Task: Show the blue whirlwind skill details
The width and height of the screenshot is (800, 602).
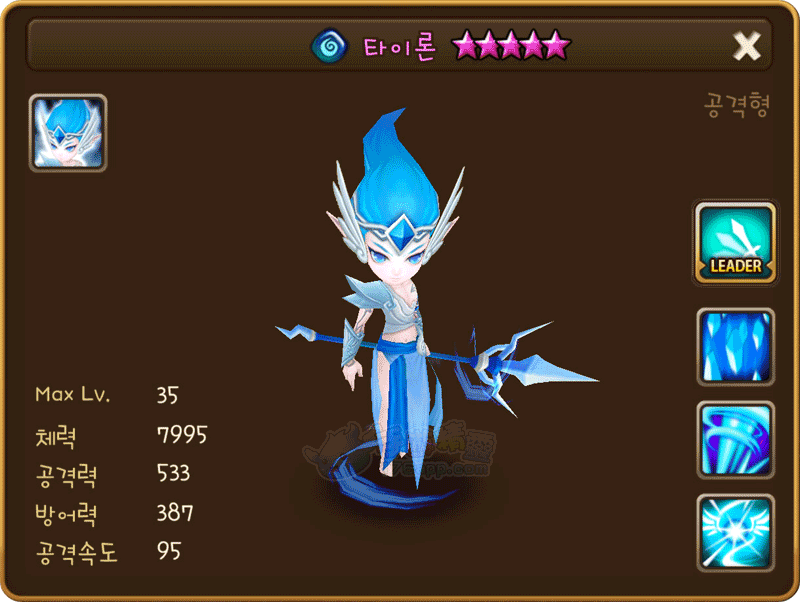Action: 735,440
